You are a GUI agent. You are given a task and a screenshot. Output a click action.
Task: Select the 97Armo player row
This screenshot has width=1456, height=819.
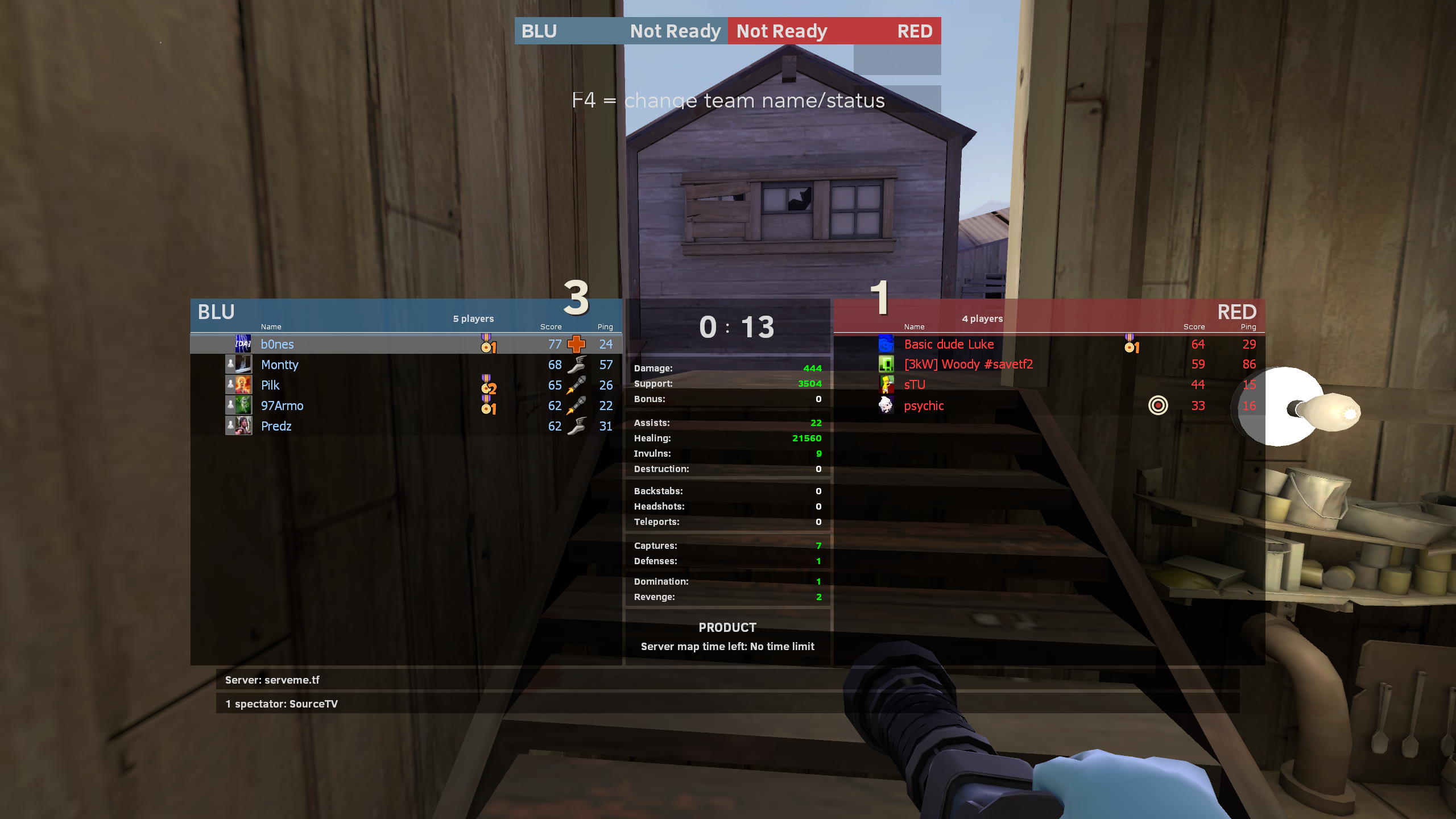tap(282, 406)
